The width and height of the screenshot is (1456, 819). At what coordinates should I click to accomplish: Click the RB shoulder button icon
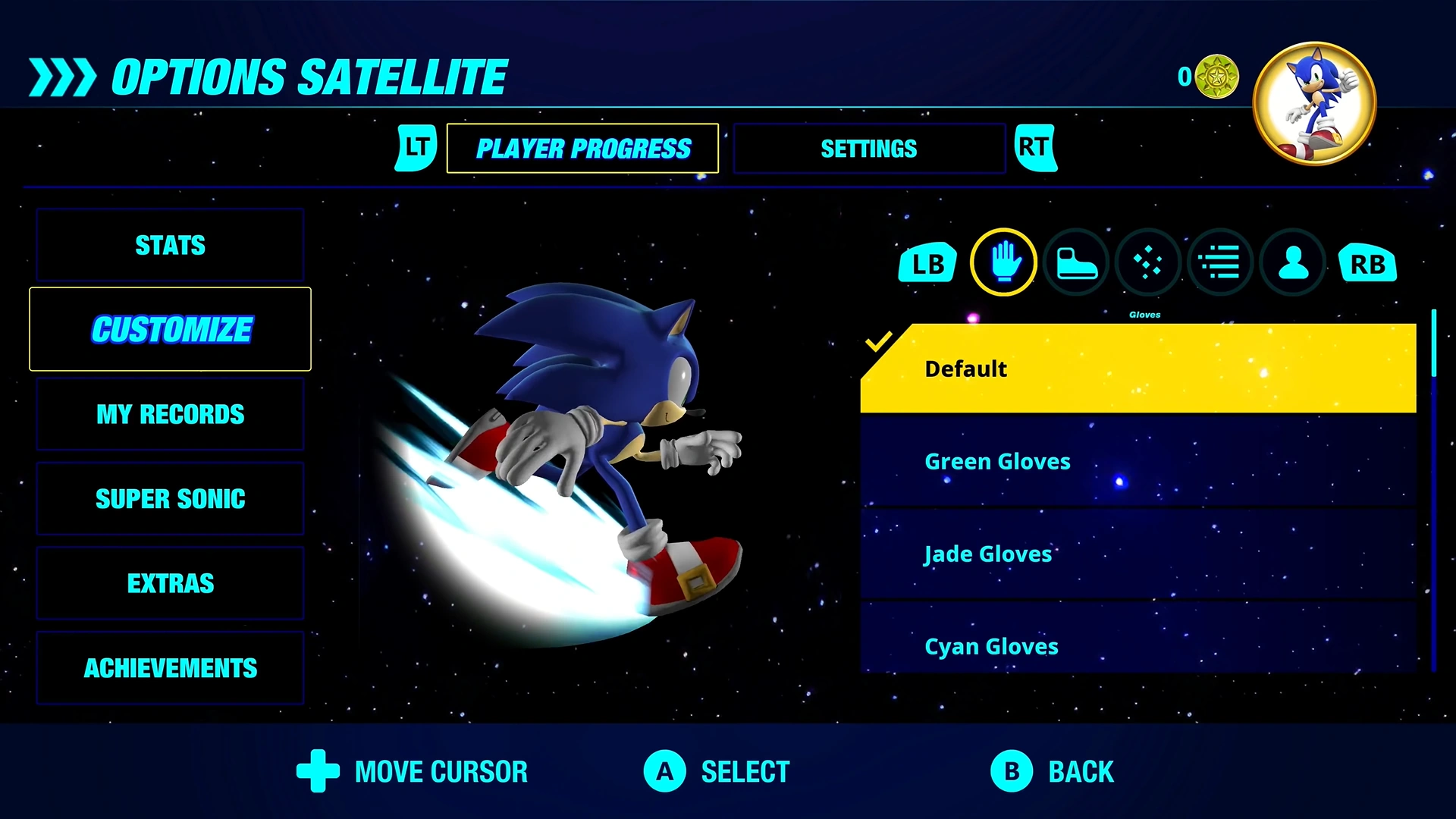(x=1368, y=262)
